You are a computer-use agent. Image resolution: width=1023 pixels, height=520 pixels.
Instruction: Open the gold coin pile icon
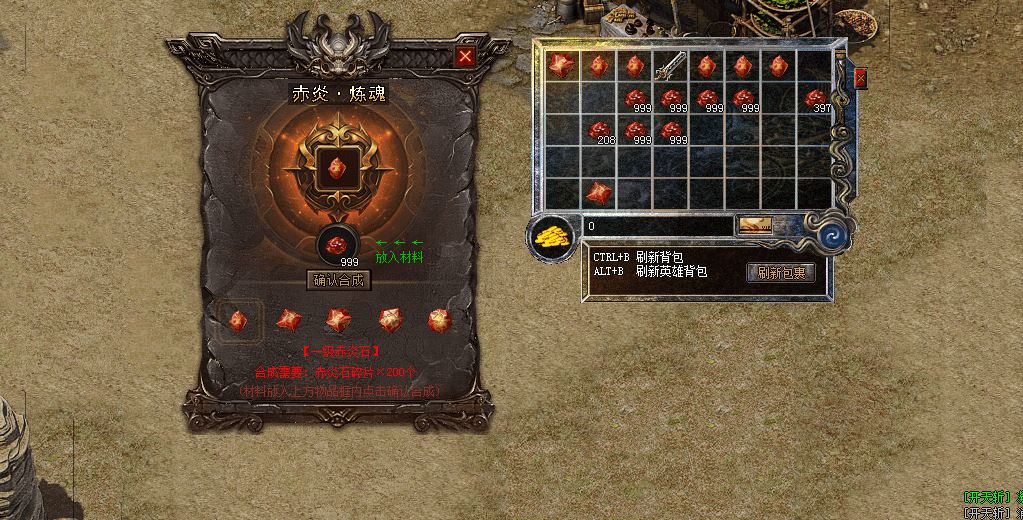click(x=550, y=238)
